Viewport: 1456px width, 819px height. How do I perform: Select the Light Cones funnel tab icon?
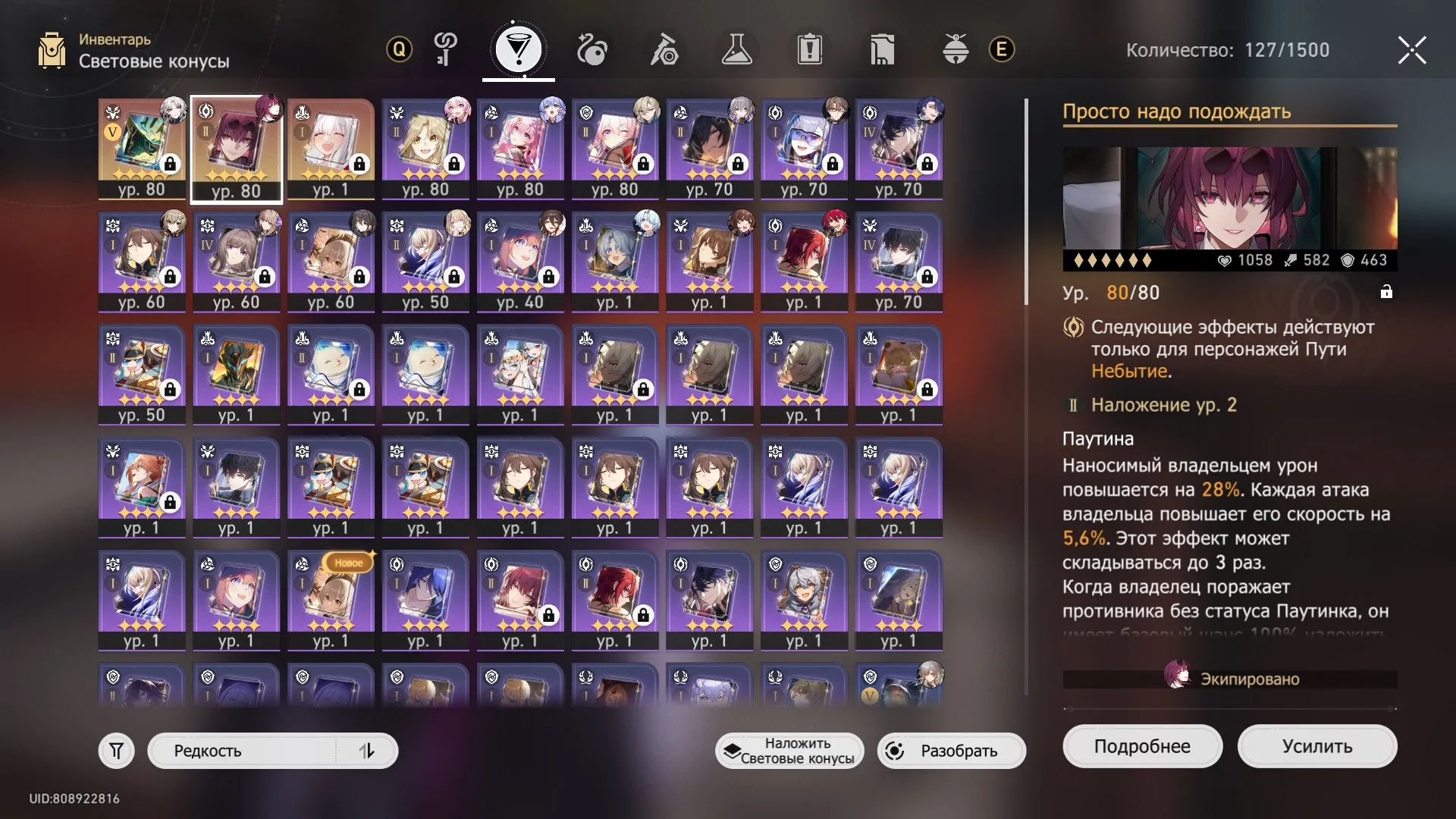(519, 49)
